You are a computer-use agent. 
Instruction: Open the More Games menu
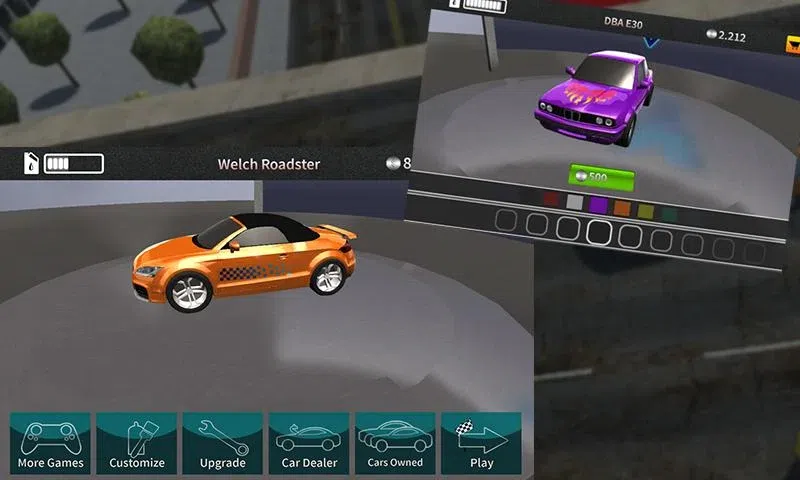pyautogui.click(x=51, y=443)
